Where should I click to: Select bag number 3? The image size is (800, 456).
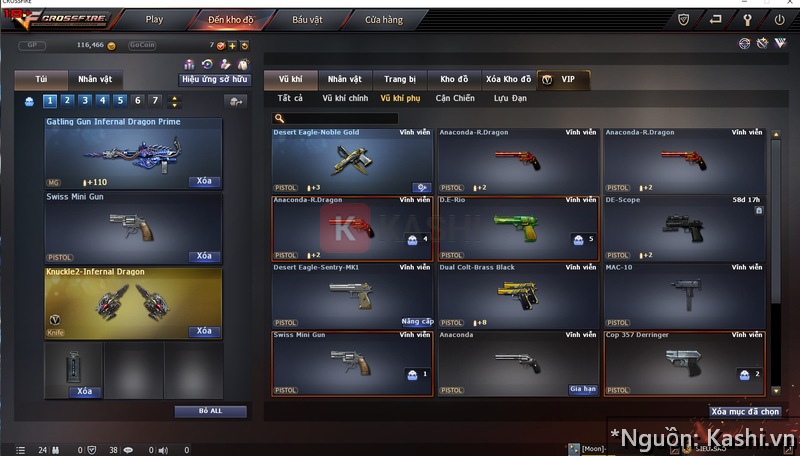[x=84, y=100]
